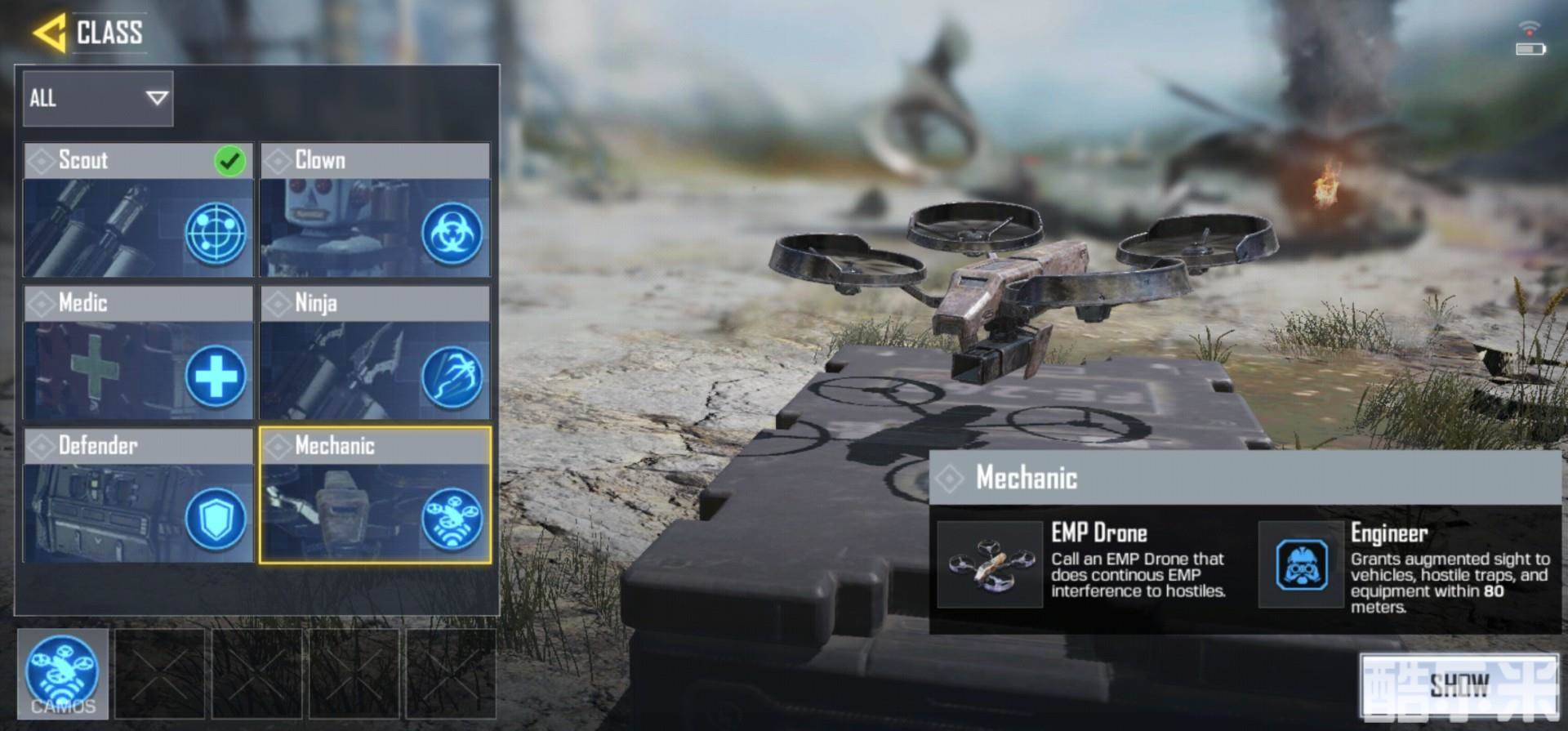1568x731 pixels.
Task: Select the Ninja class tile
Action: pyautogui.click(x=375, y=353)
